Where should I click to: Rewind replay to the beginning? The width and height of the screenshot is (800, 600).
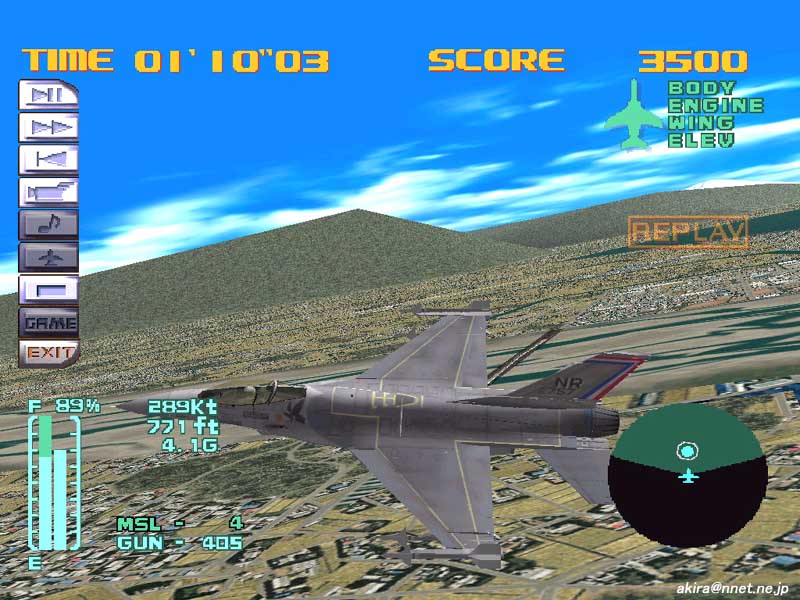[48, 160]
